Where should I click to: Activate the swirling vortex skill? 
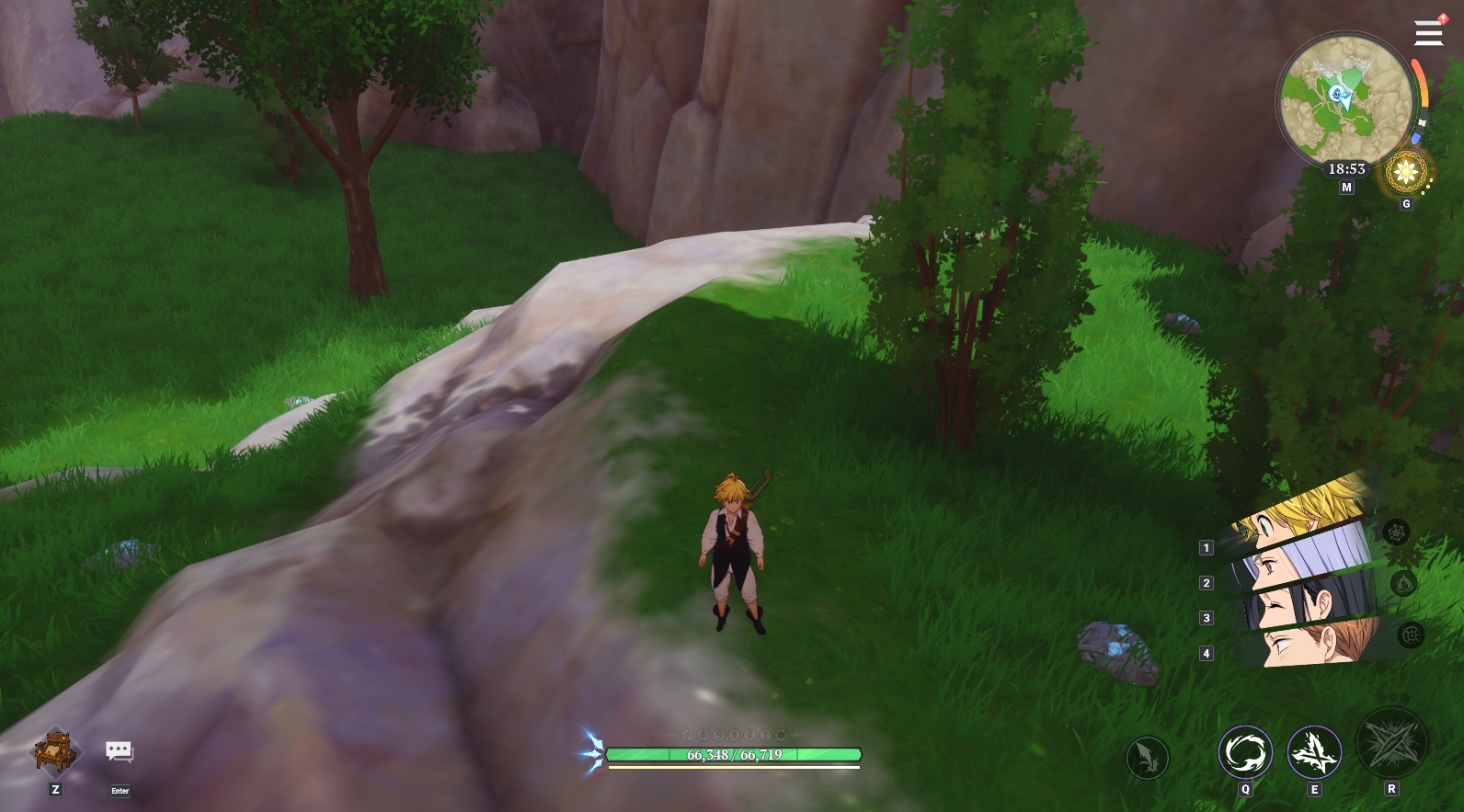click(1245, 752)
